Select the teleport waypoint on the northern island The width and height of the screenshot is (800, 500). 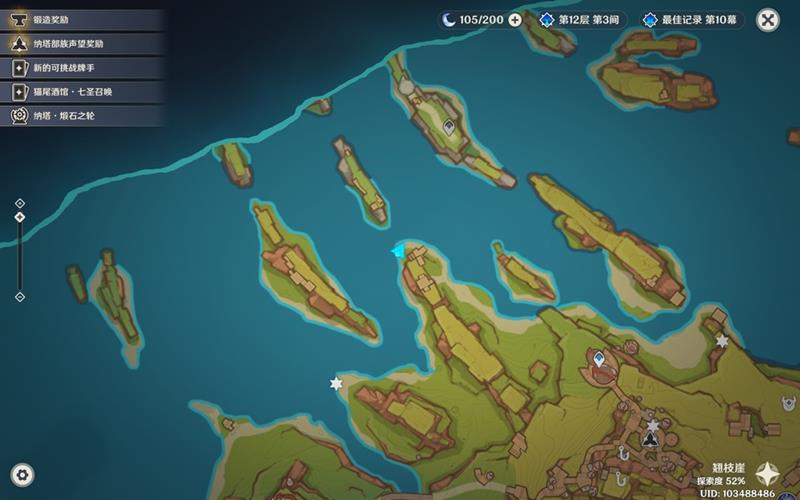[450, 128]
